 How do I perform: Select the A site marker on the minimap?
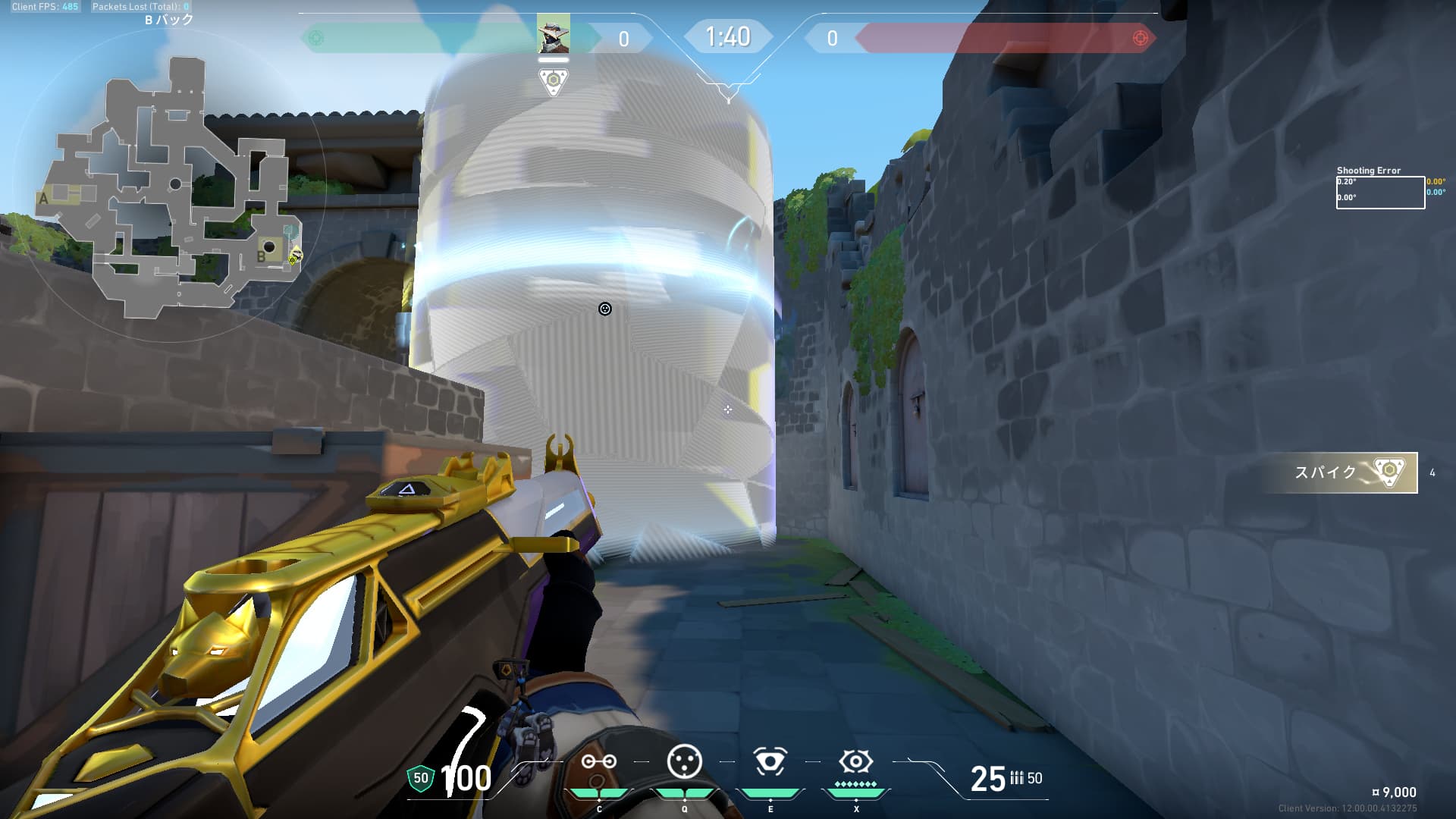(44, 199)
